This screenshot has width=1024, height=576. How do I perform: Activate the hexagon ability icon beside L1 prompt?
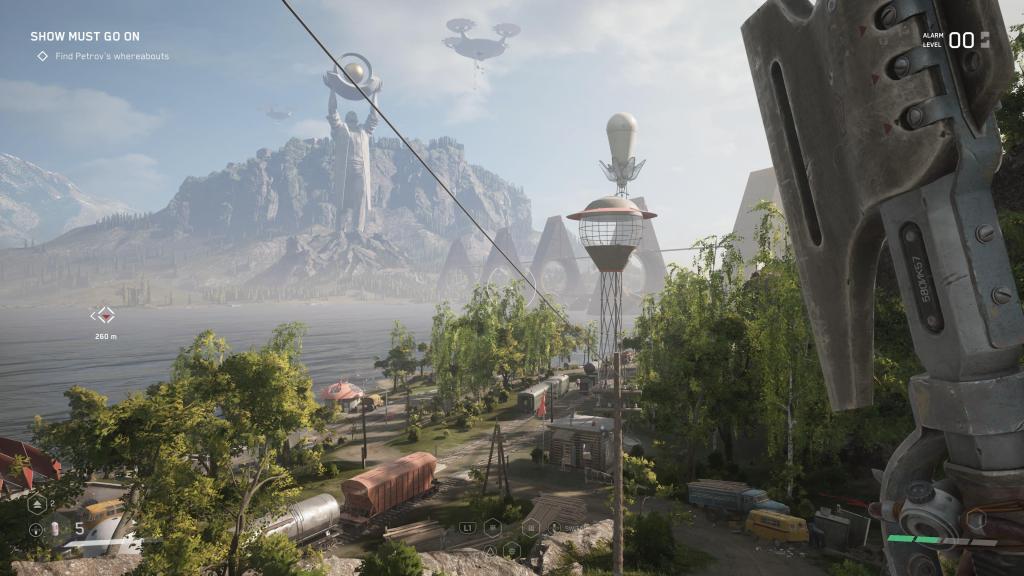pyautogui.click(x=493, y=526)
